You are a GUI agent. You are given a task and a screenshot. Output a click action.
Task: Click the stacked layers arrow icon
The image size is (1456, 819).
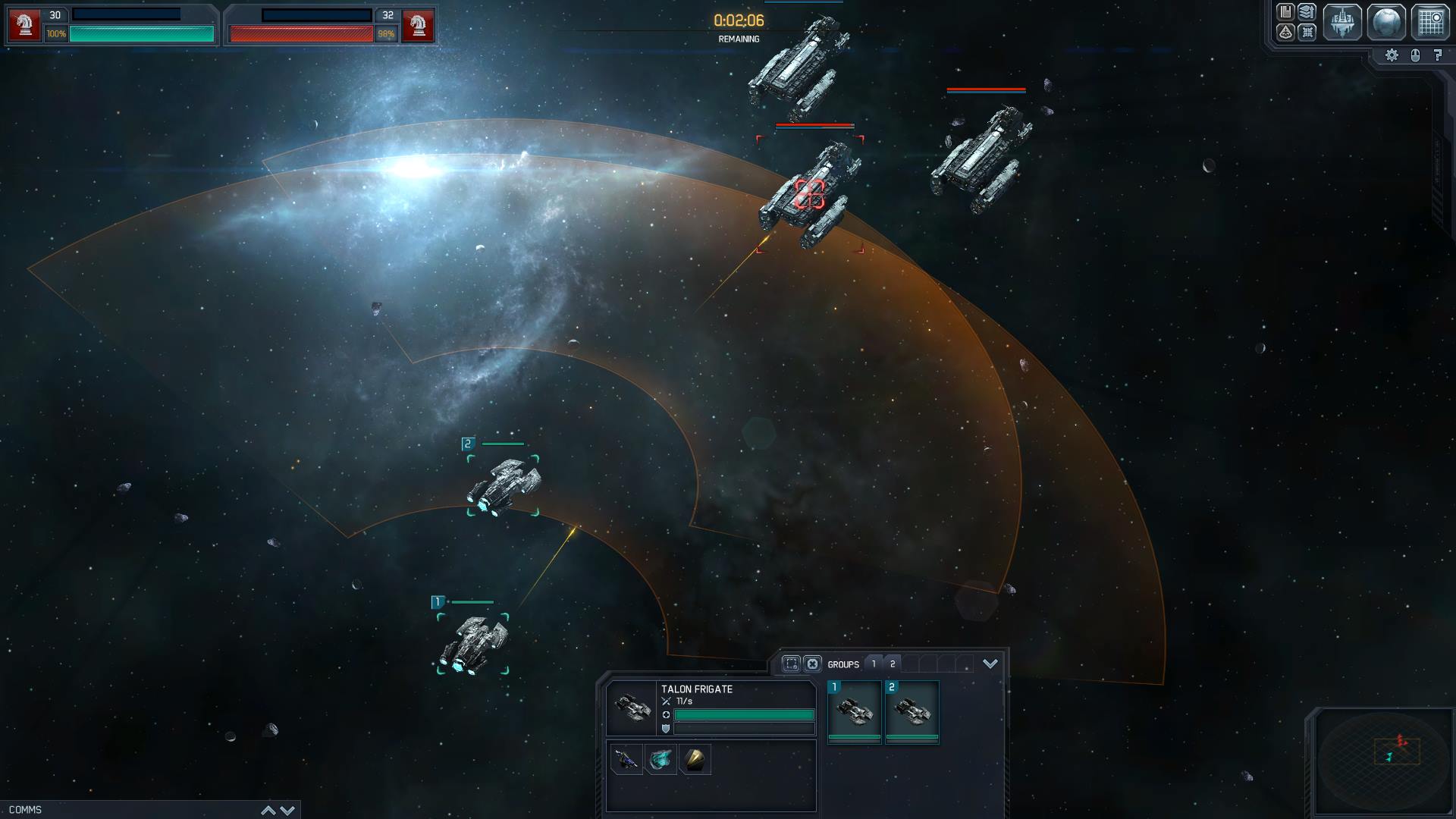tap(1307, 11)
